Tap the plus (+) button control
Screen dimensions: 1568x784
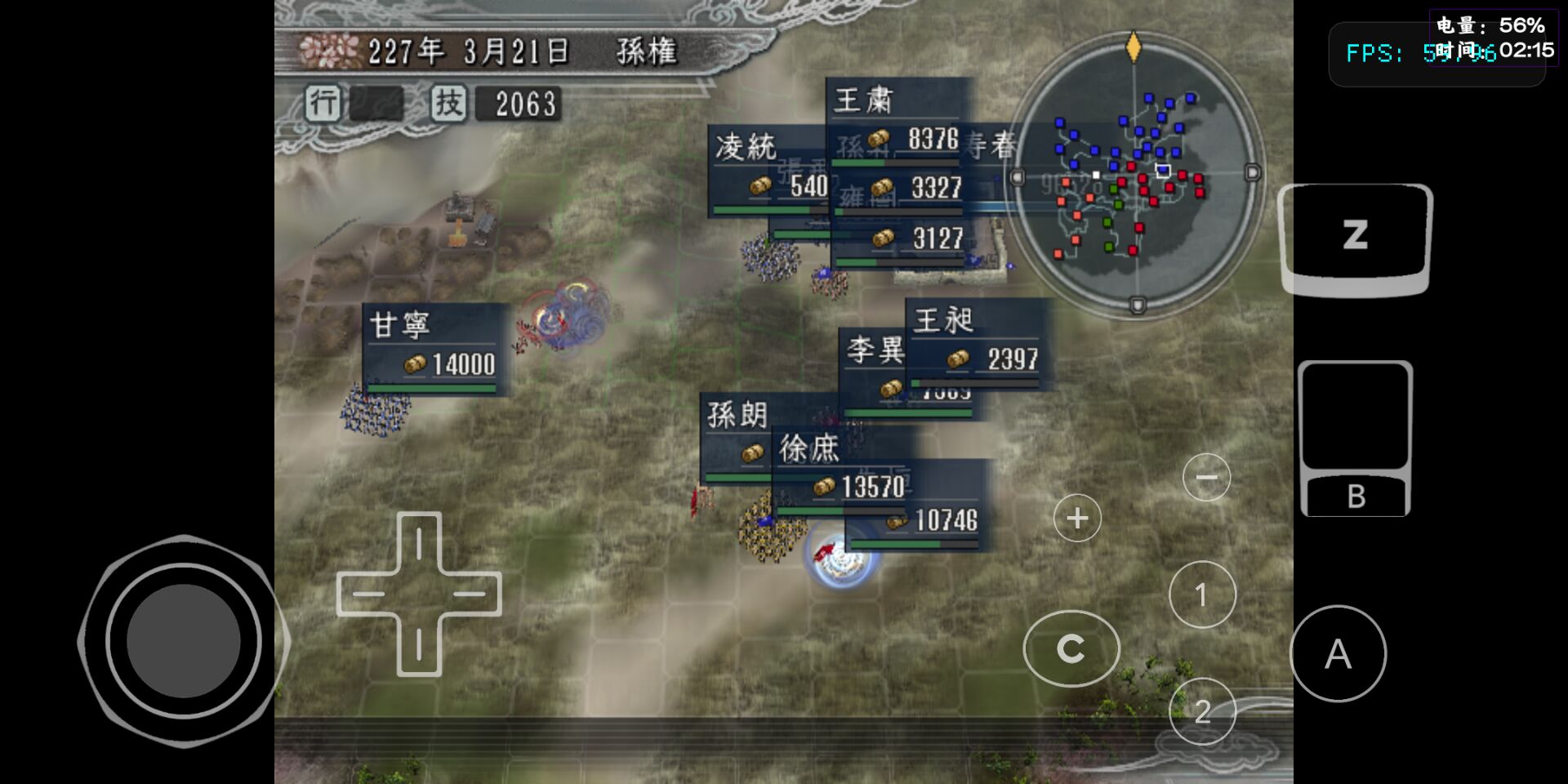coord(1076,517)
